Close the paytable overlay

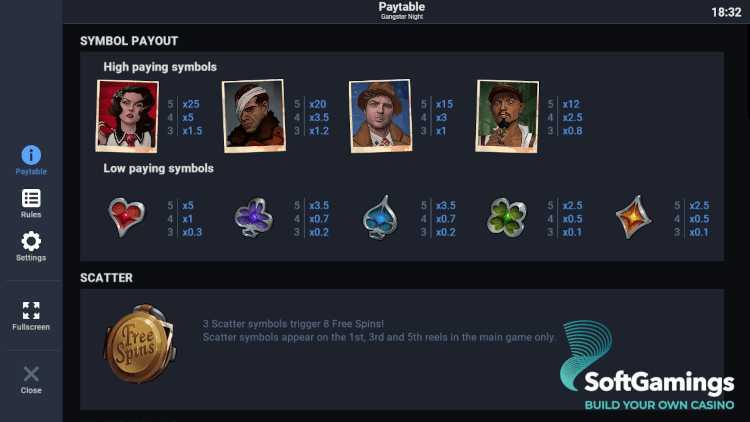[31, 379]
